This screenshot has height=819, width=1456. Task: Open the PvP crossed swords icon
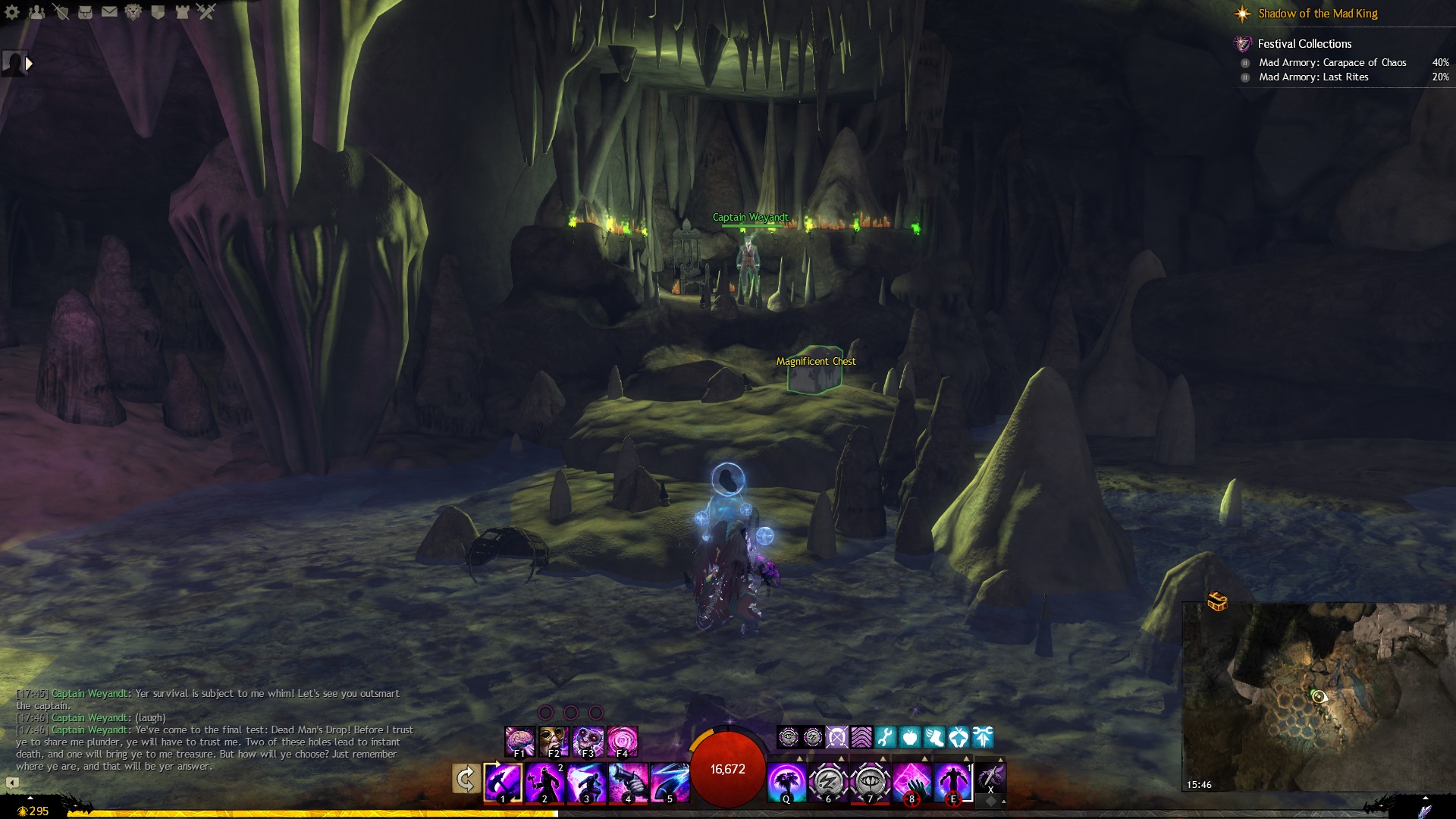[206, 12]
